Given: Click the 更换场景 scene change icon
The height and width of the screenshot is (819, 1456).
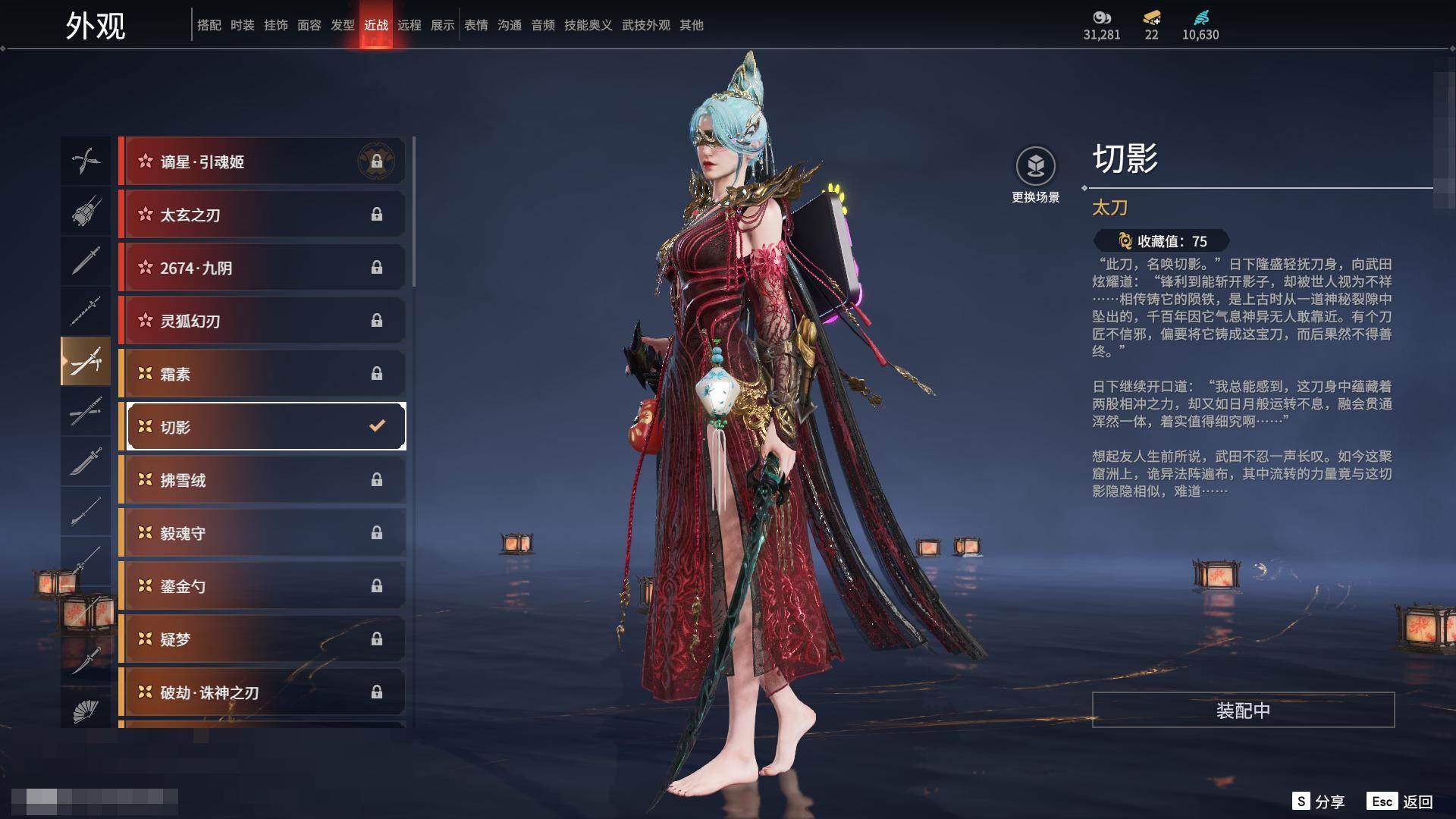Looking at the screenshot, I should (1035, 166).
